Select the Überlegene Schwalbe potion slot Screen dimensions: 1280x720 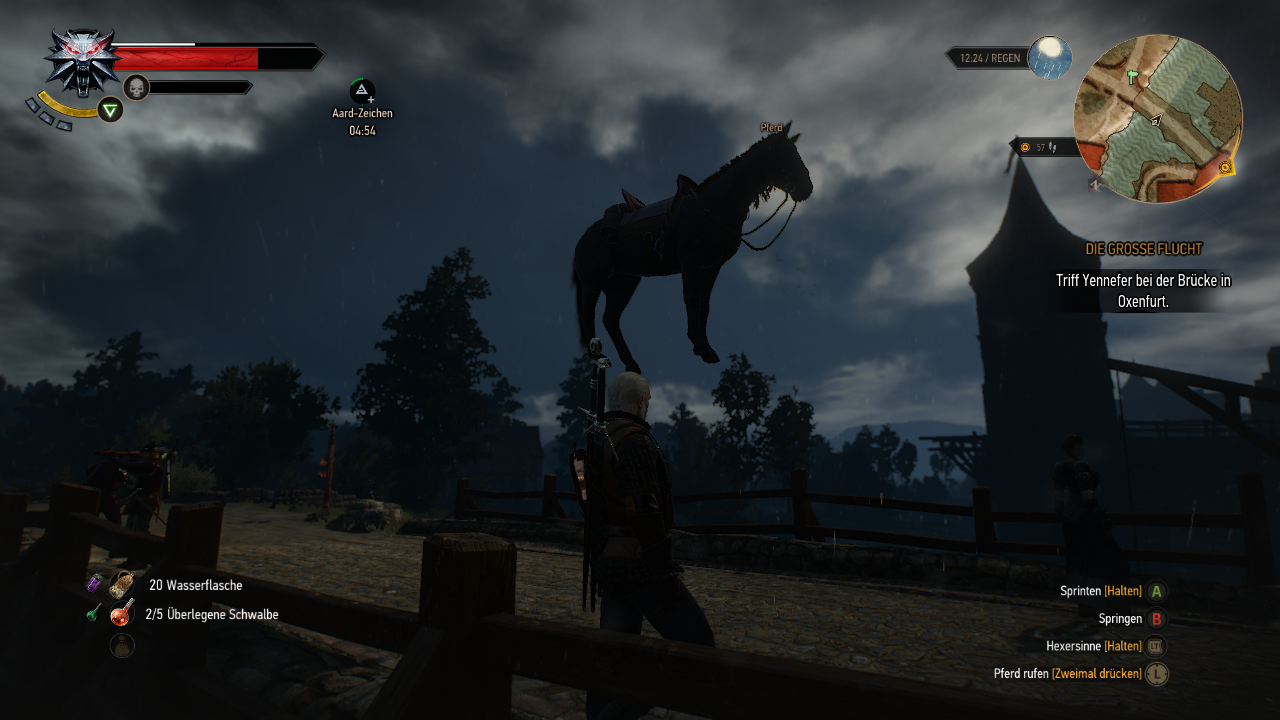point(123,614)
